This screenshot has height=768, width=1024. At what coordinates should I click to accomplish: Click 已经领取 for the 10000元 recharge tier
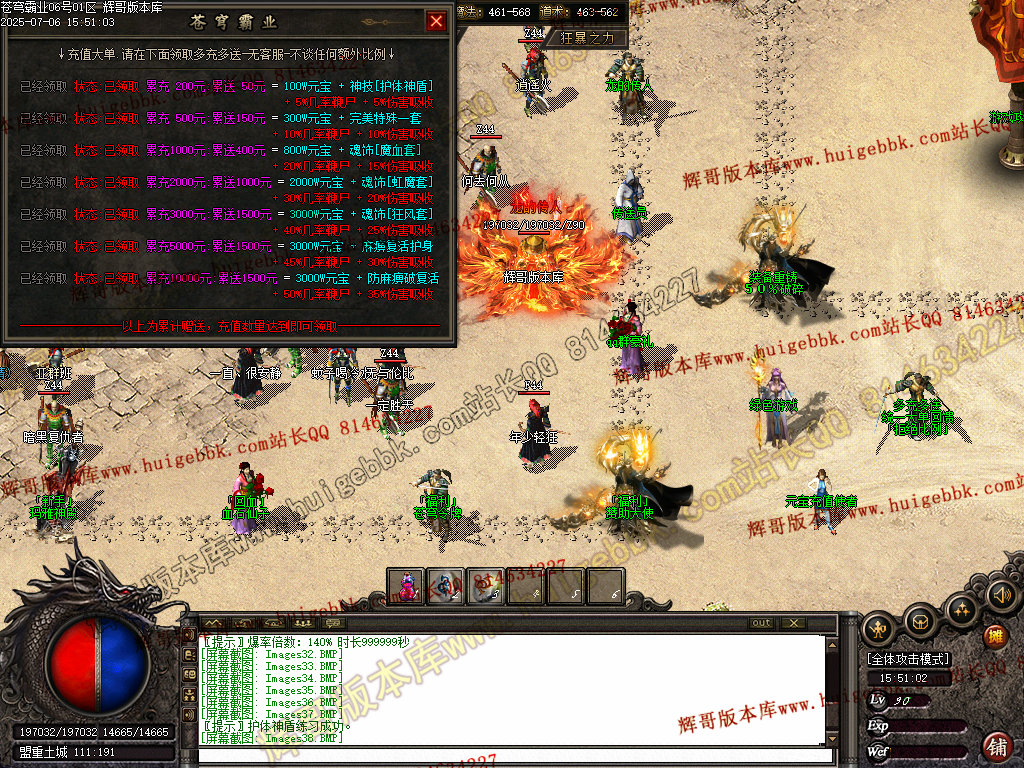pos(46,279)
